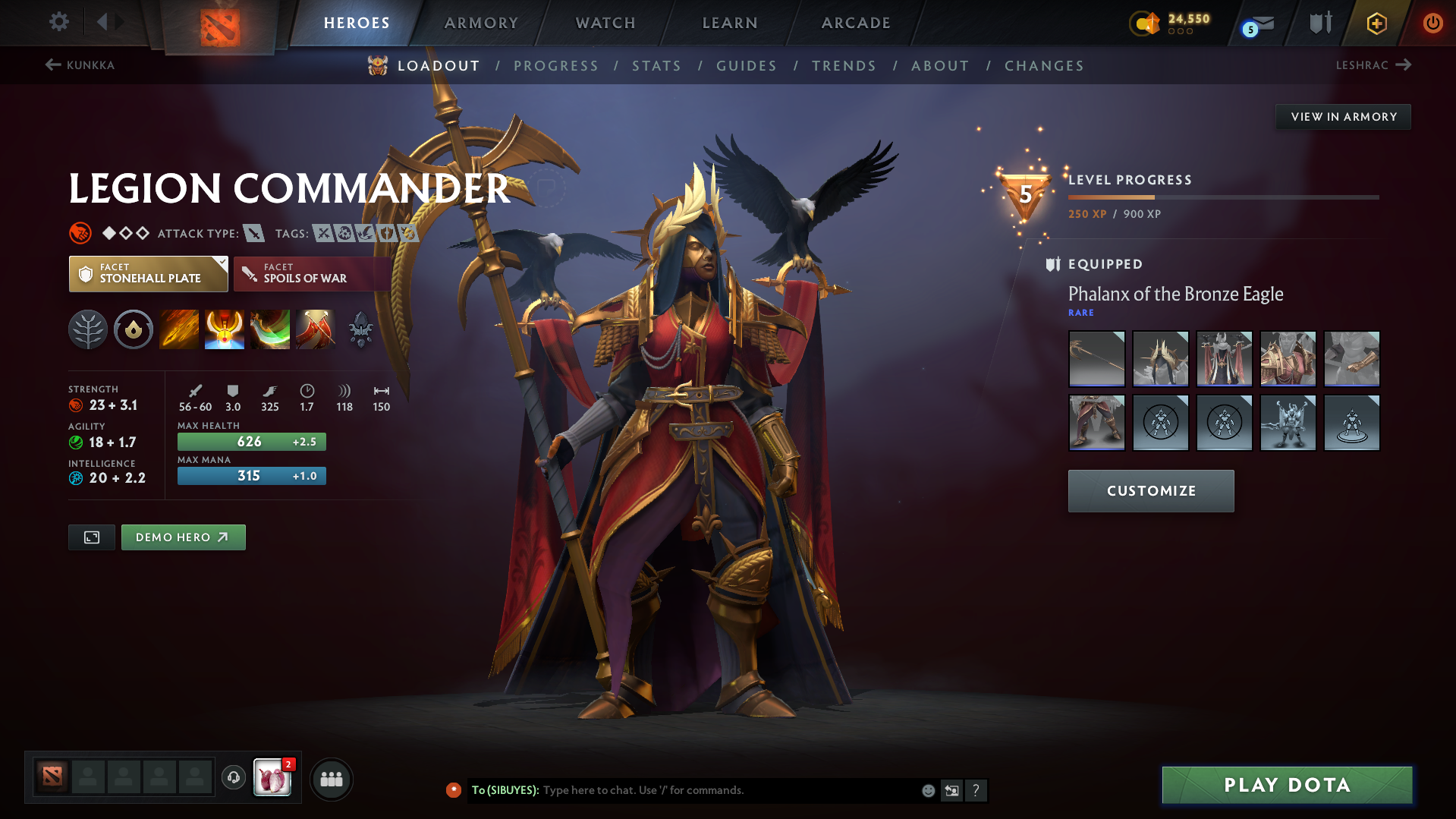Click VIEW IN ARMORY

tap(1342, 116)
